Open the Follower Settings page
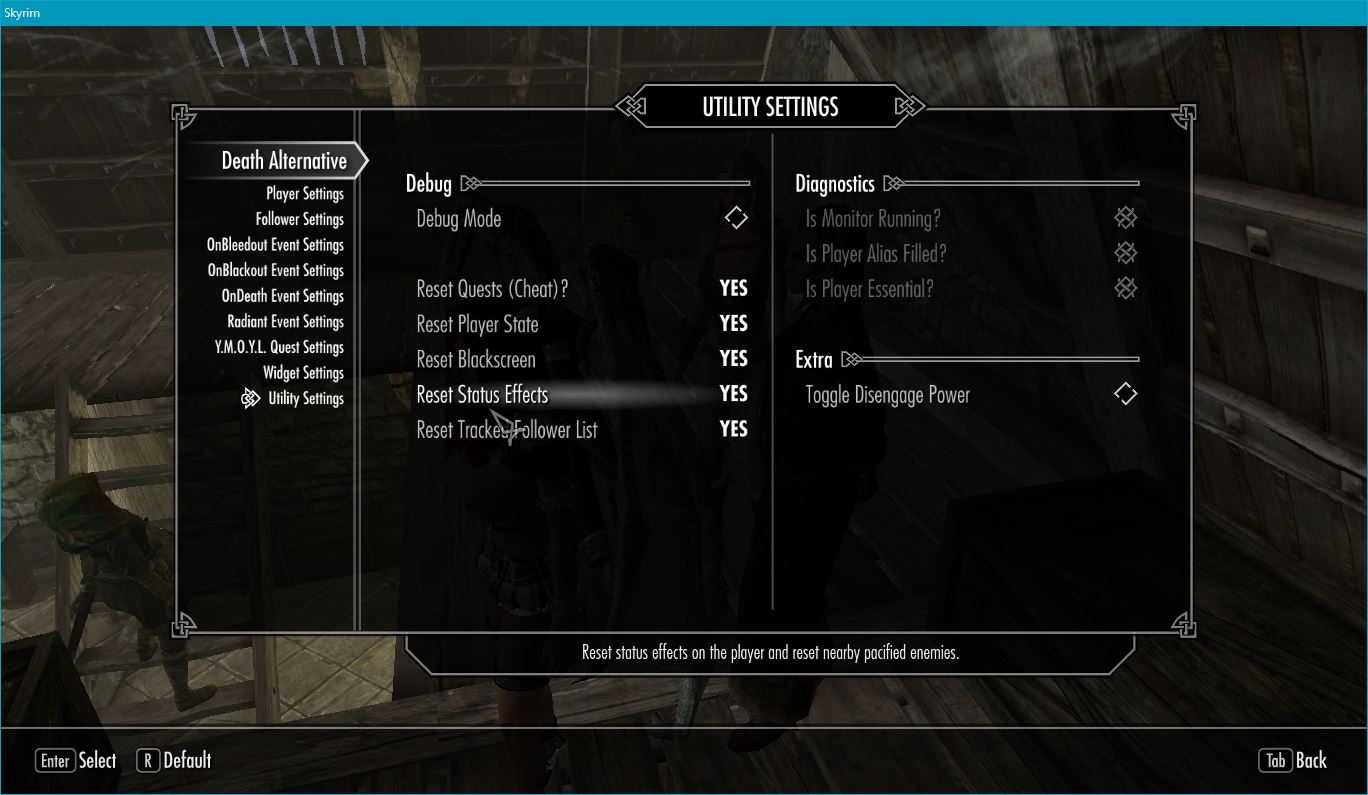Screen dimensions: 1368x795 pos(299,219)
